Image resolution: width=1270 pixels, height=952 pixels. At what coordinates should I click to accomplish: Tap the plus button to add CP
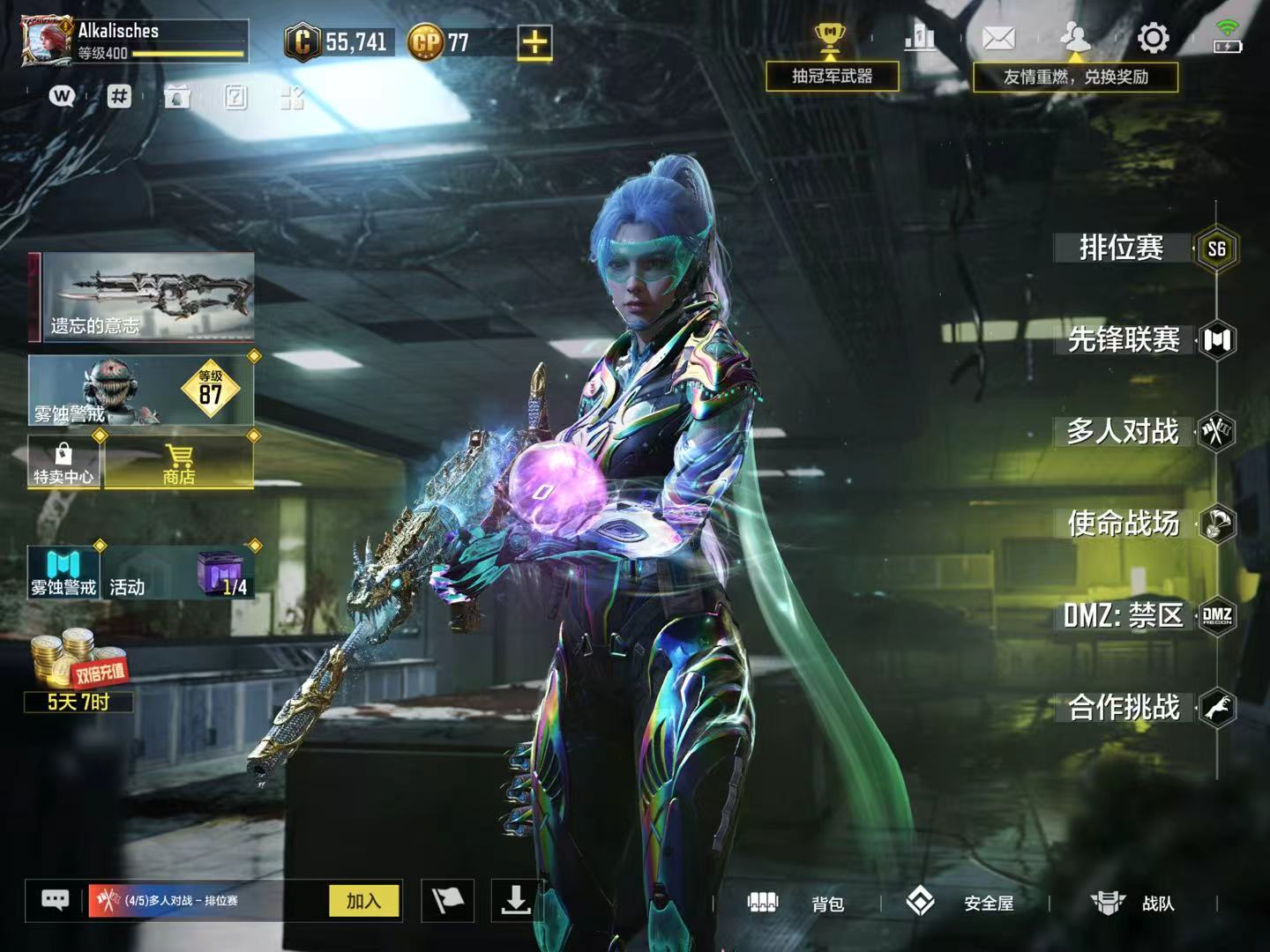tap(534, 41)
